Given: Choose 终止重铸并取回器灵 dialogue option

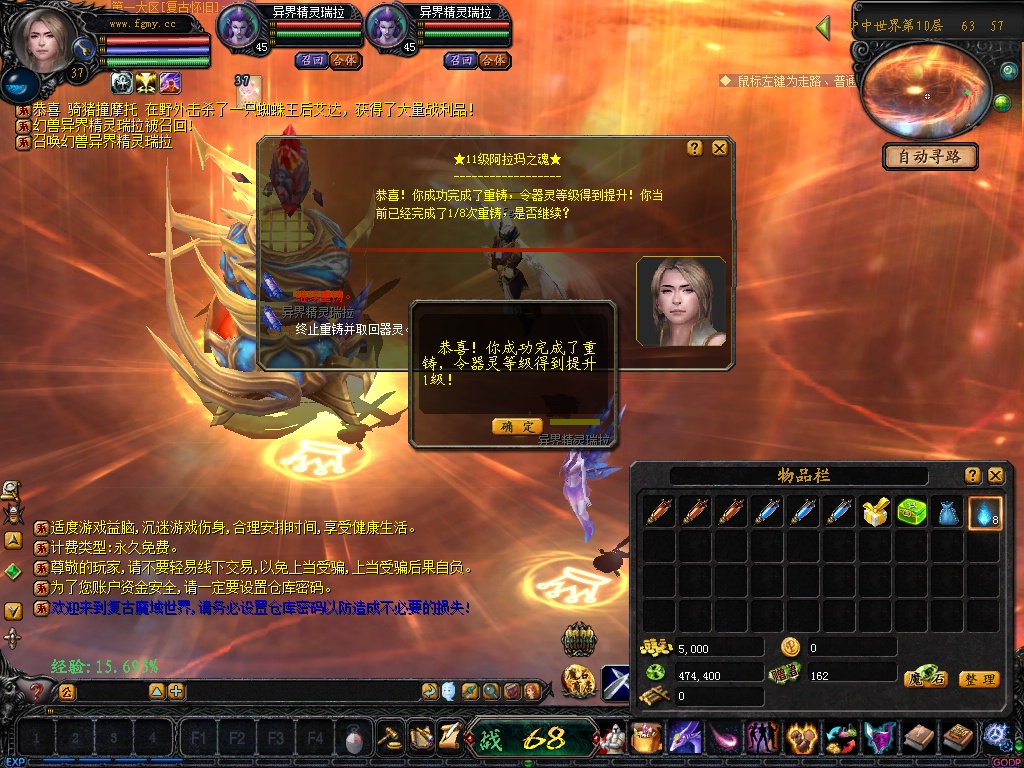Looking at the screenshot, I should 350,328.
